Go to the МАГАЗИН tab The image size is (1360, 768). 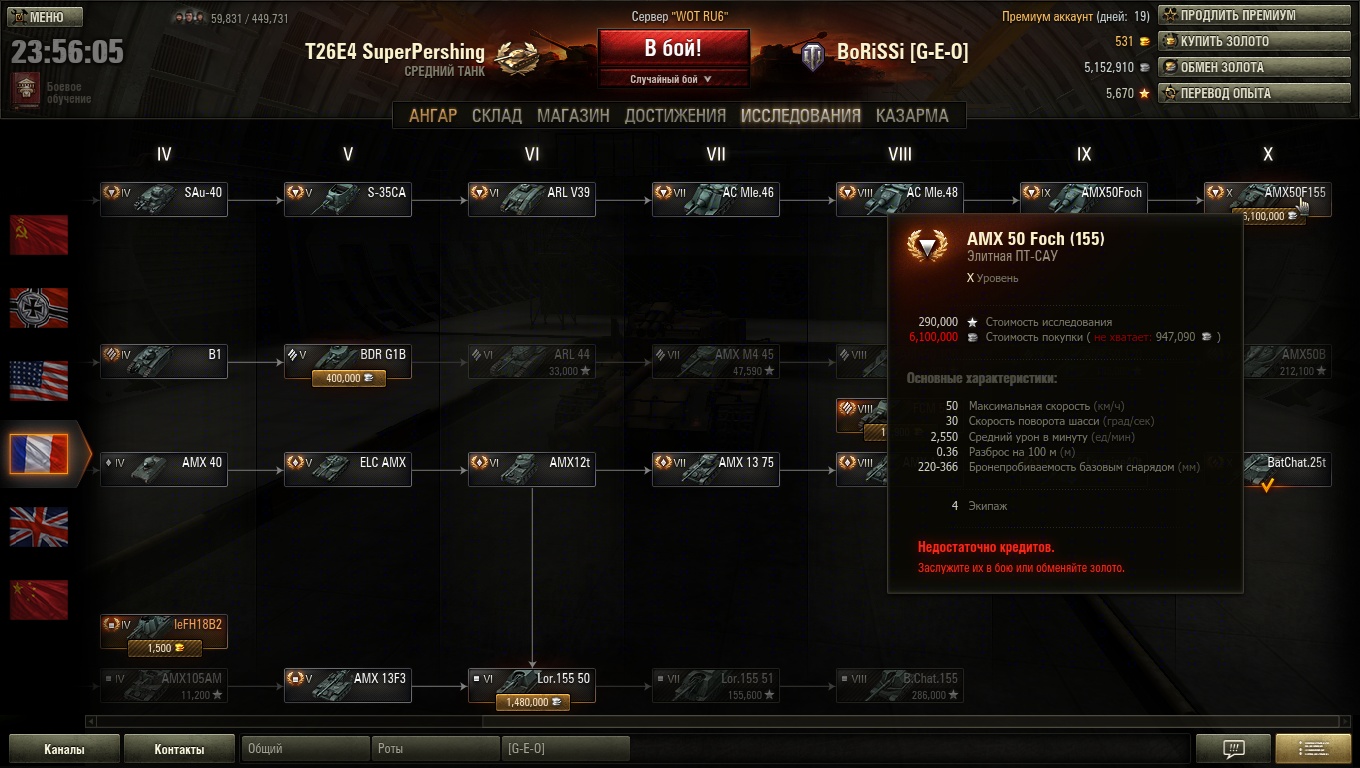click(x=573, y=116)
